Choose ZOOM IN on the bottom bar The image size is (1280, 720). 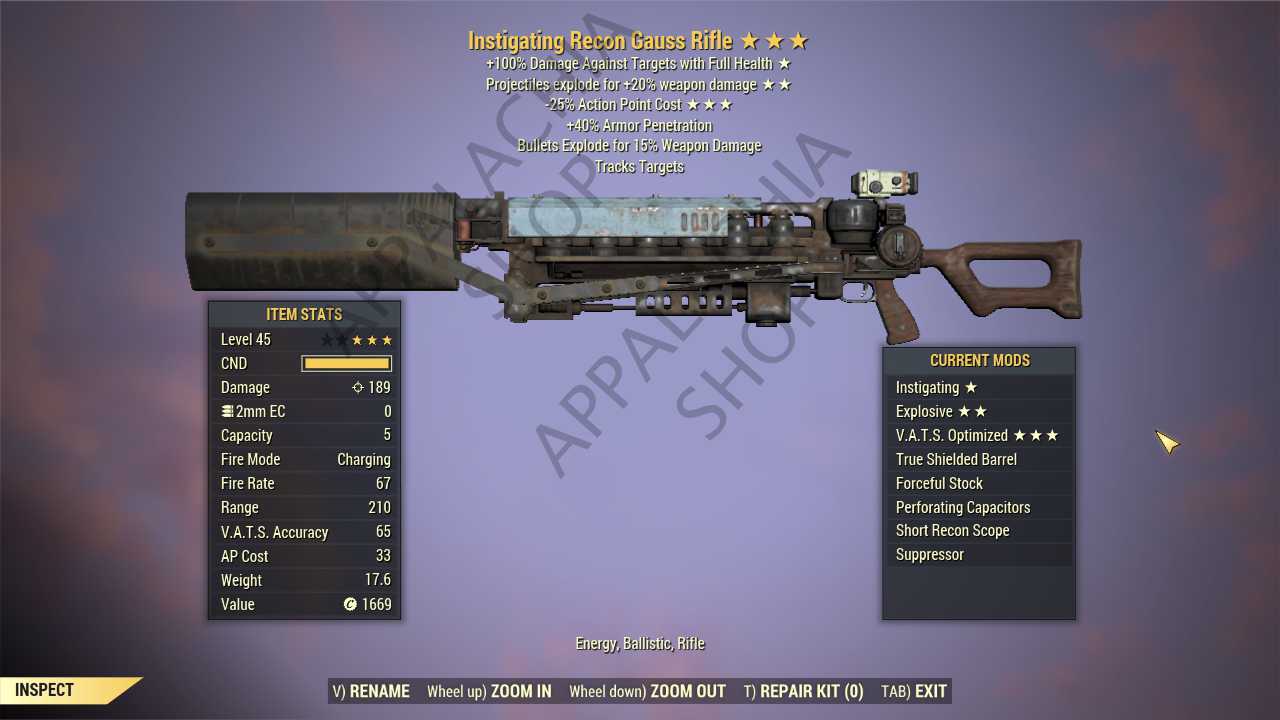[489, 691]
